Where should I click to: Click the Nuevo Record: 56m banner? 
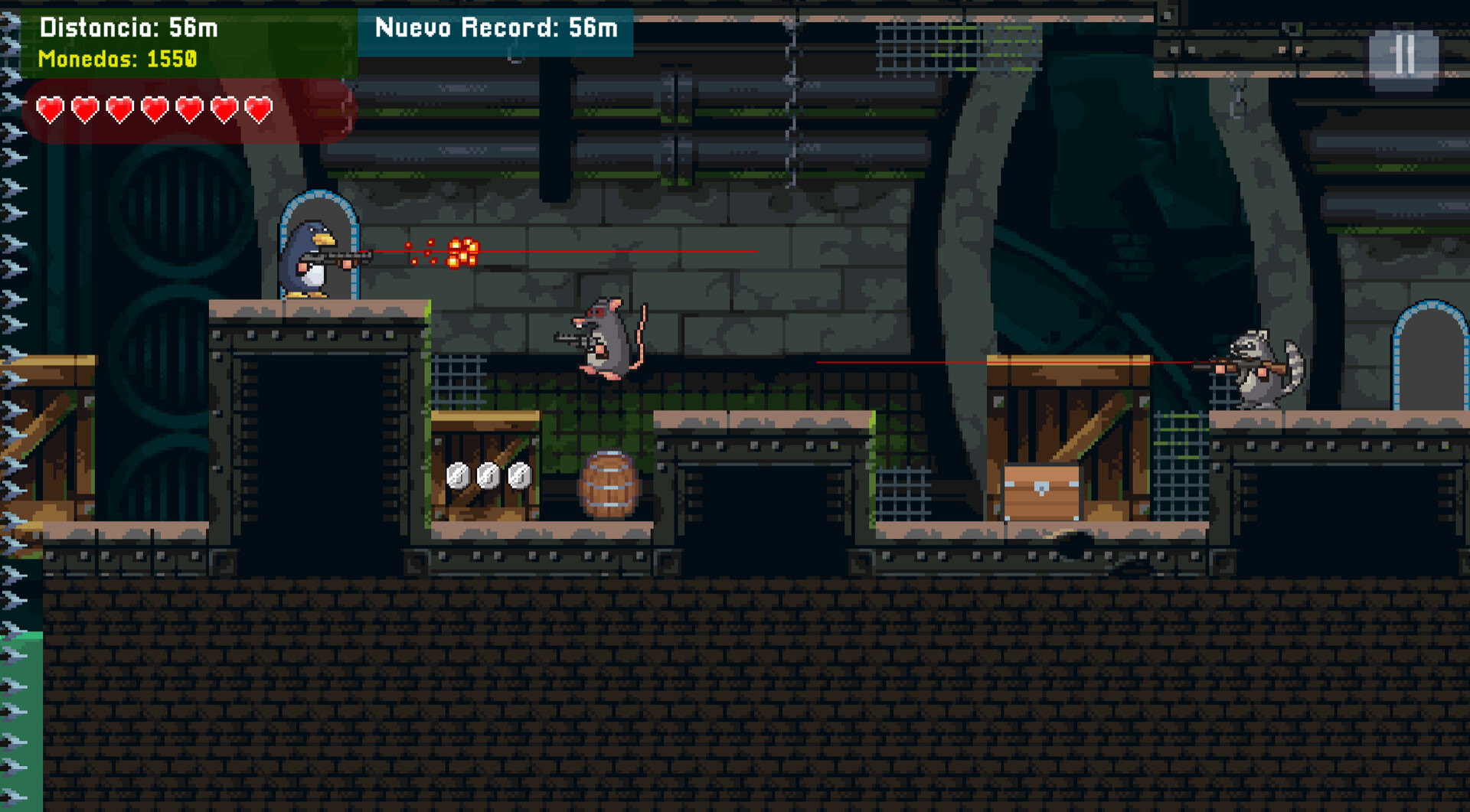(x=496, y=28)
